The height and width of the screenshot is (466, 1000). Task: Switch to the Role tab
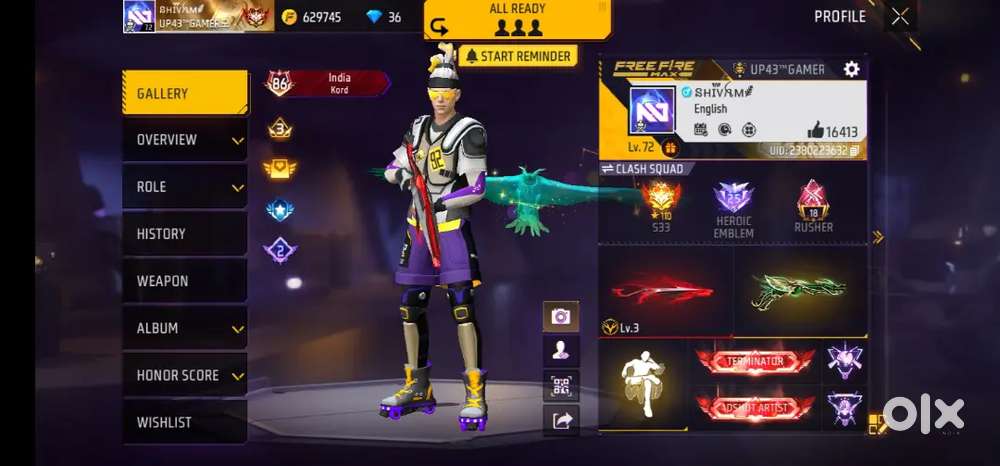click(x=185, y=187)
